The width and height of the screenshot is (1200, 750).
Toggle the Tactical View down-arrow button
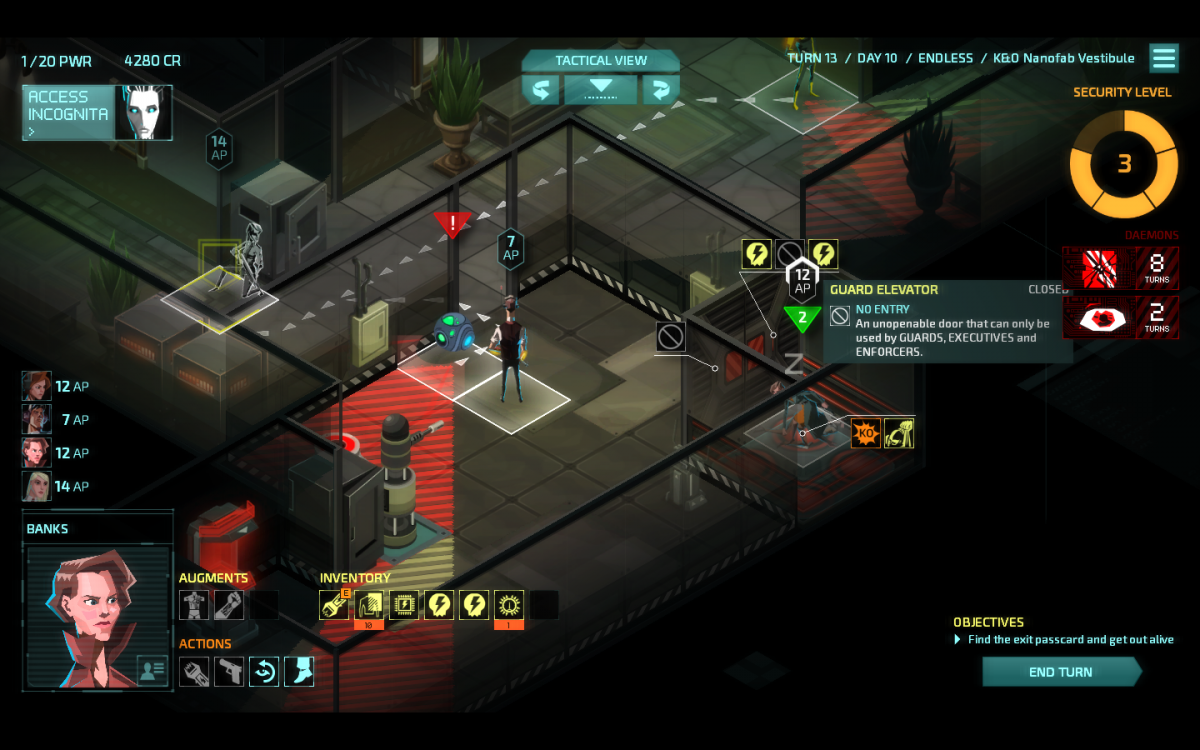coord(600,90)
